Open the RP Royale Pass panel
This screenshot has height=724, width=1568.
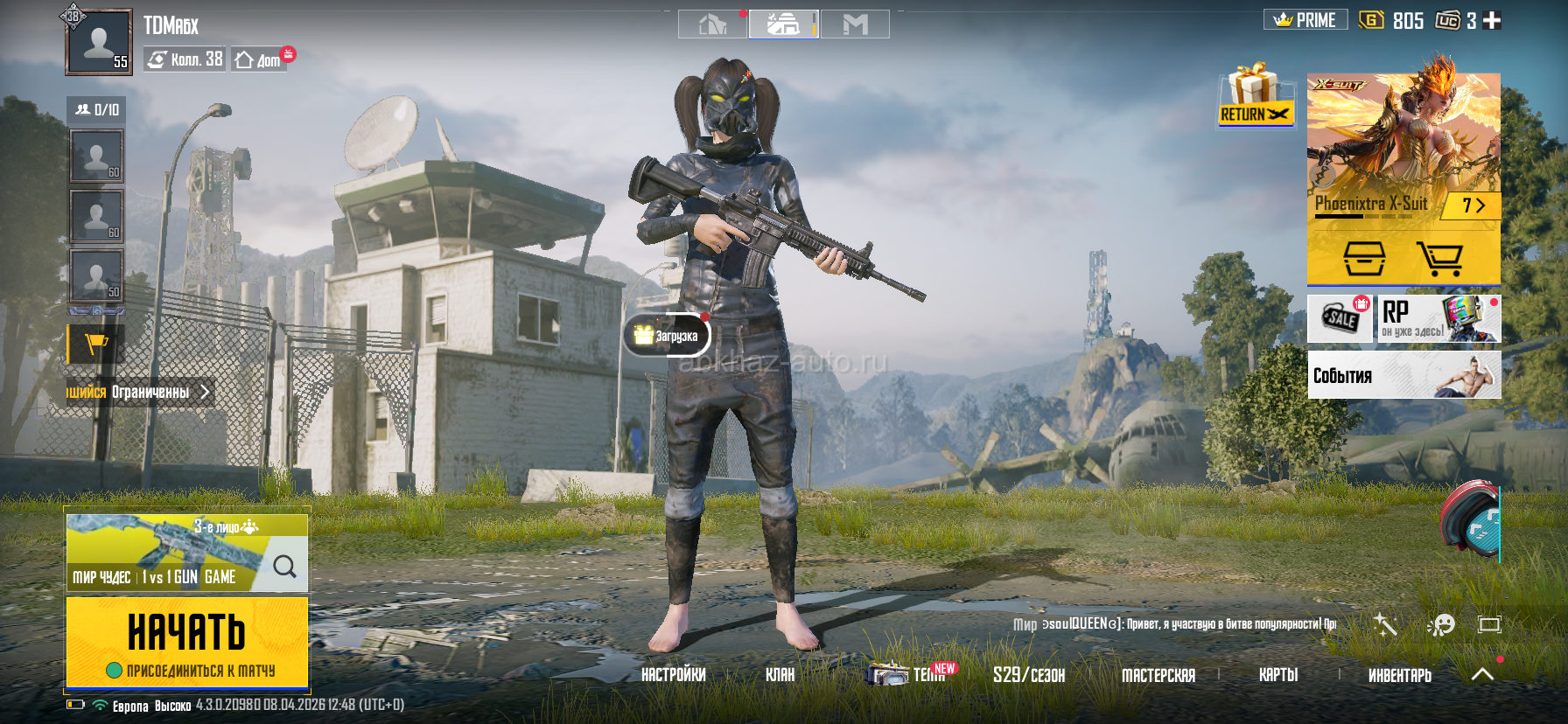point(1438,318)
